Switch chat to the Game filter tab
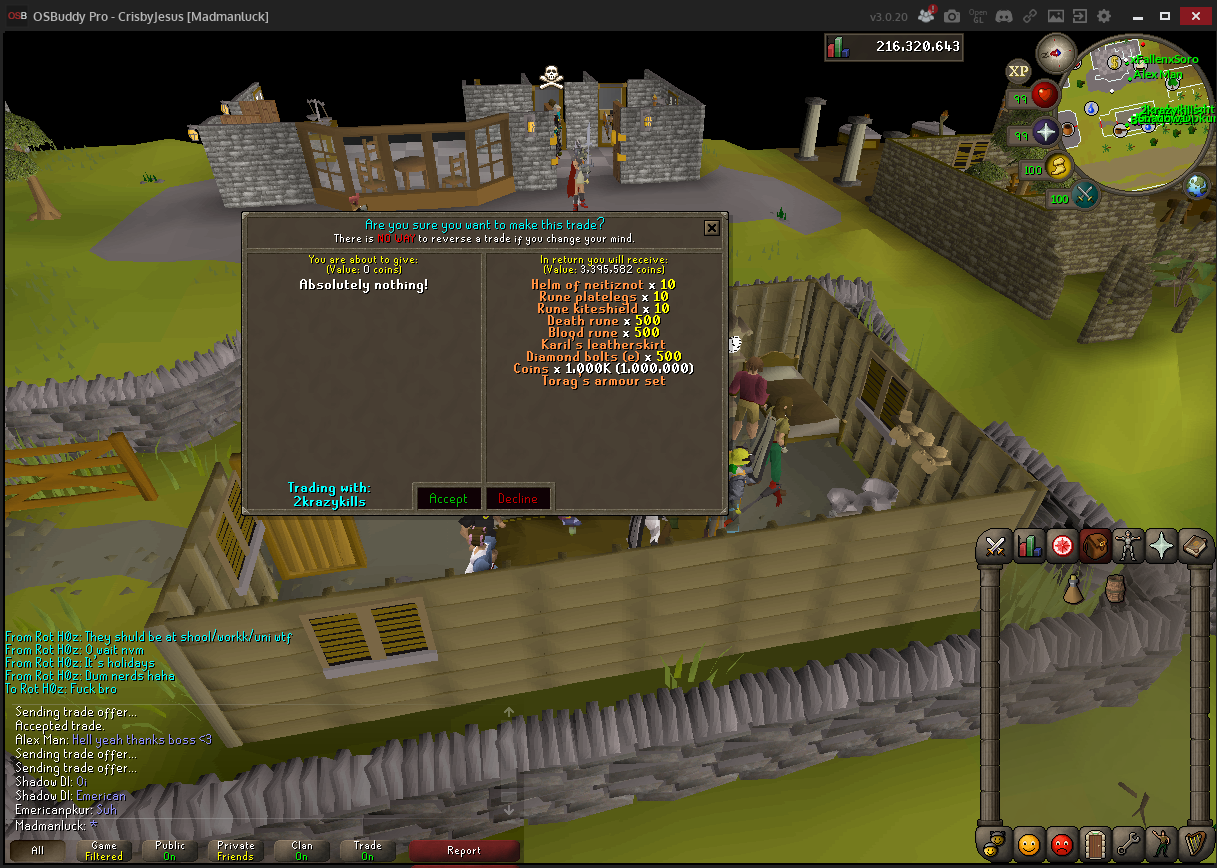The height and width of the screenshot is (868, 1217). pyautogui.click(x=104, y=850)
